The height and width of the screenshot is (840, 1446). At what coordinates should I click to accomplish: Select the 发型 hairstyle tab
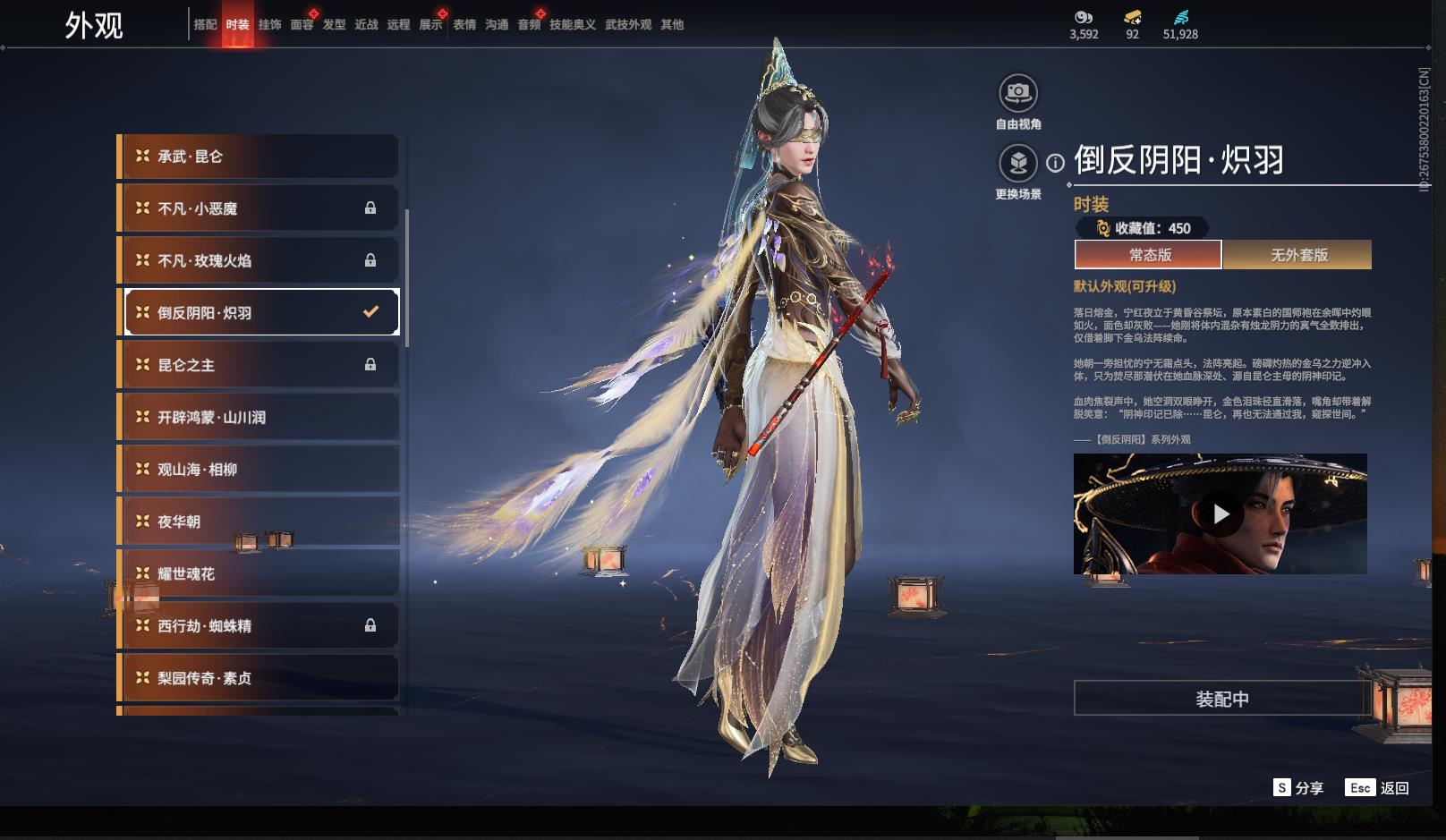tap(334, 25)
